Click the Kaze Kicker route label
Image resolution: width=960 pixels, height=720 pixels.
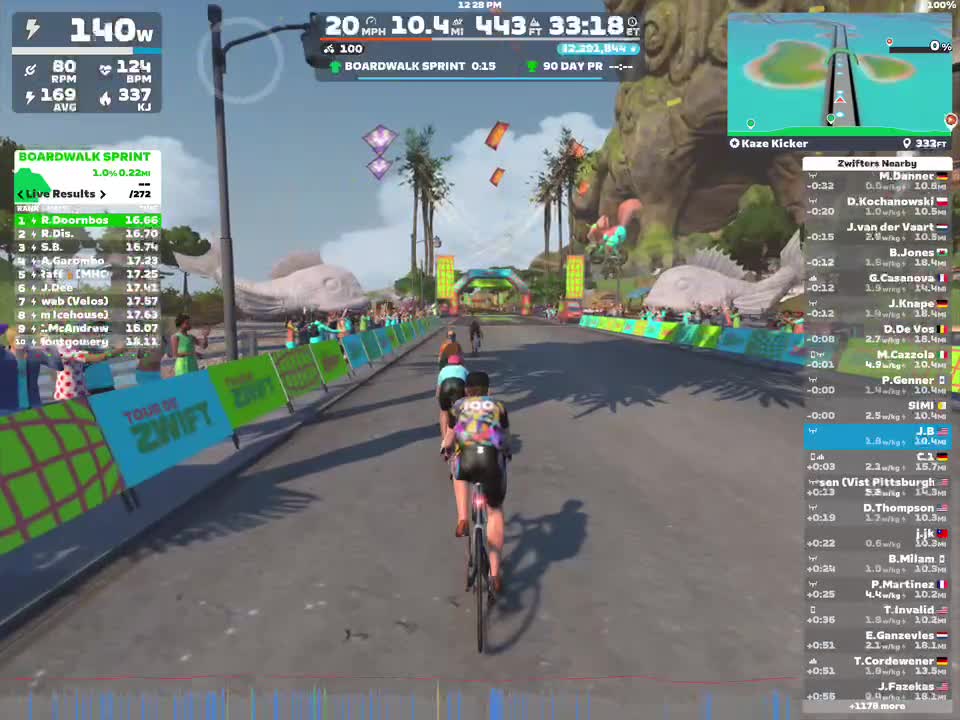point(769,144)
